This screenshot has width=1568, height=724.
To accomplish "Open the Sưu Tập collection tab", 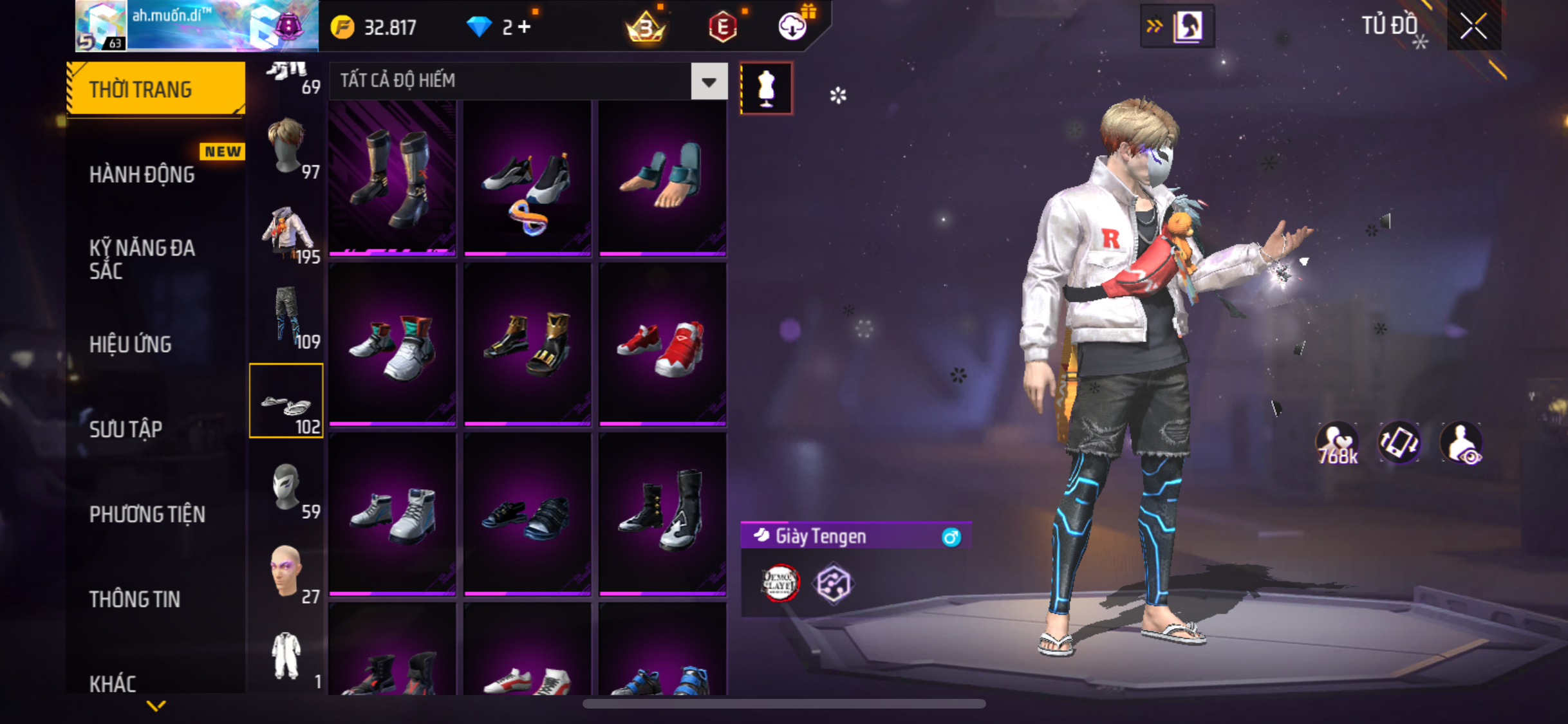I will [126, 429].
